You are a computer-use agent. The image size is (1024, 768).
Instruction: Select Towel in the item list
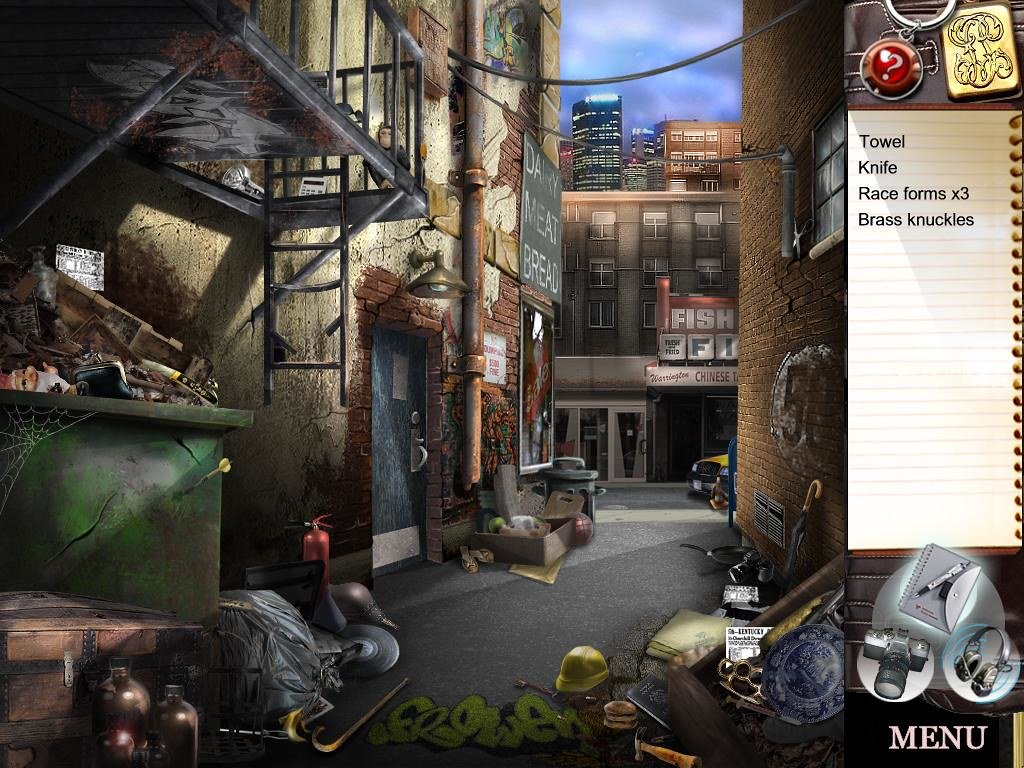coord(882,142)
